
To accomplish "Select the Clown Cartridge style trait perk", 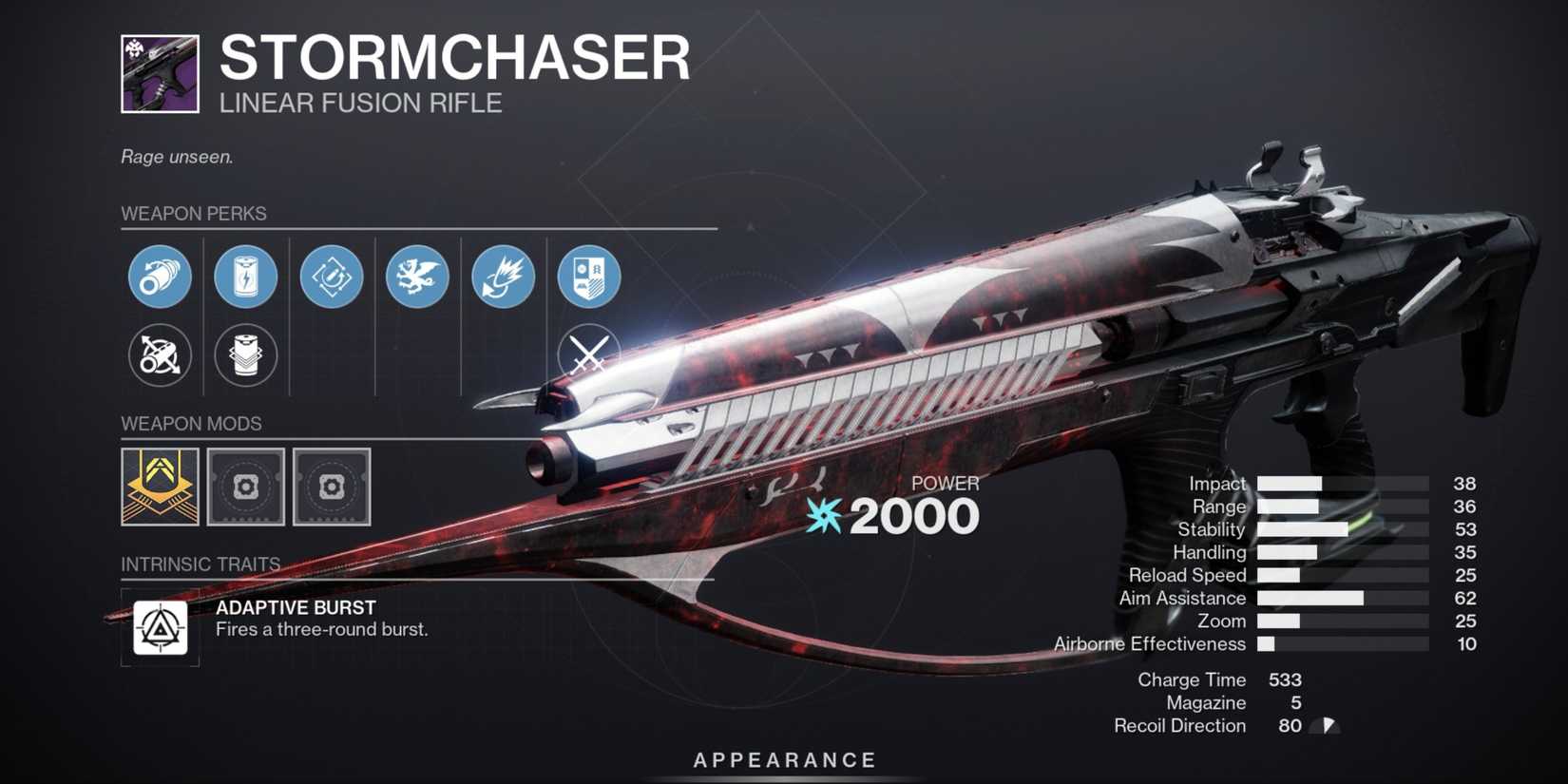I will [331, 277].
